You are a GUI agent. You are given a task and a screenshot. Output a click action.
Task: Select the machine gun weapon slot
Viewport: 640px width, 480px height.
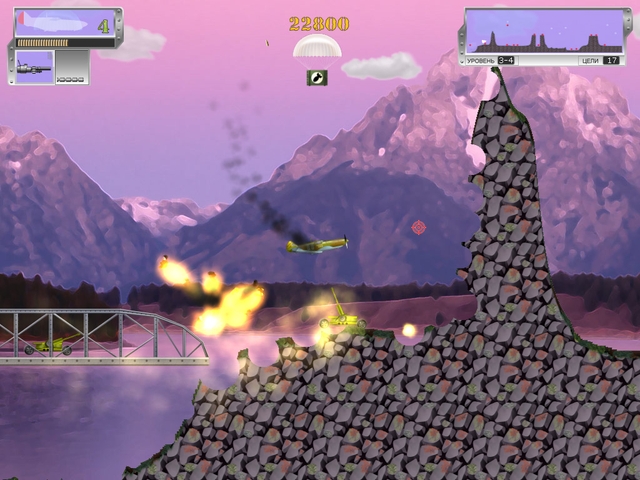click(x=33, y=66)
